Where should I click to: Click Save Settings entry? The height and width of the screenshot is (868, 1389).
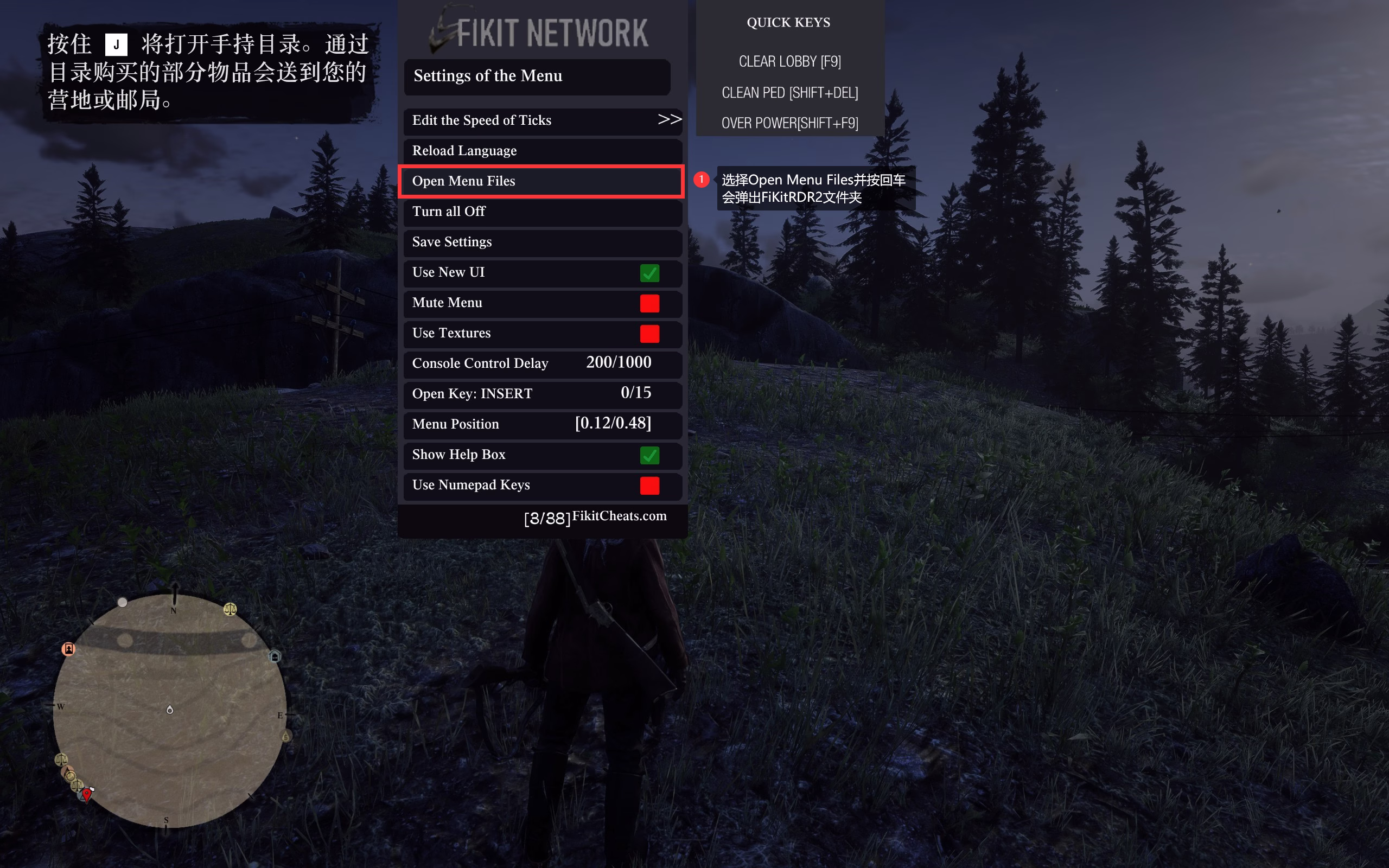543,242
